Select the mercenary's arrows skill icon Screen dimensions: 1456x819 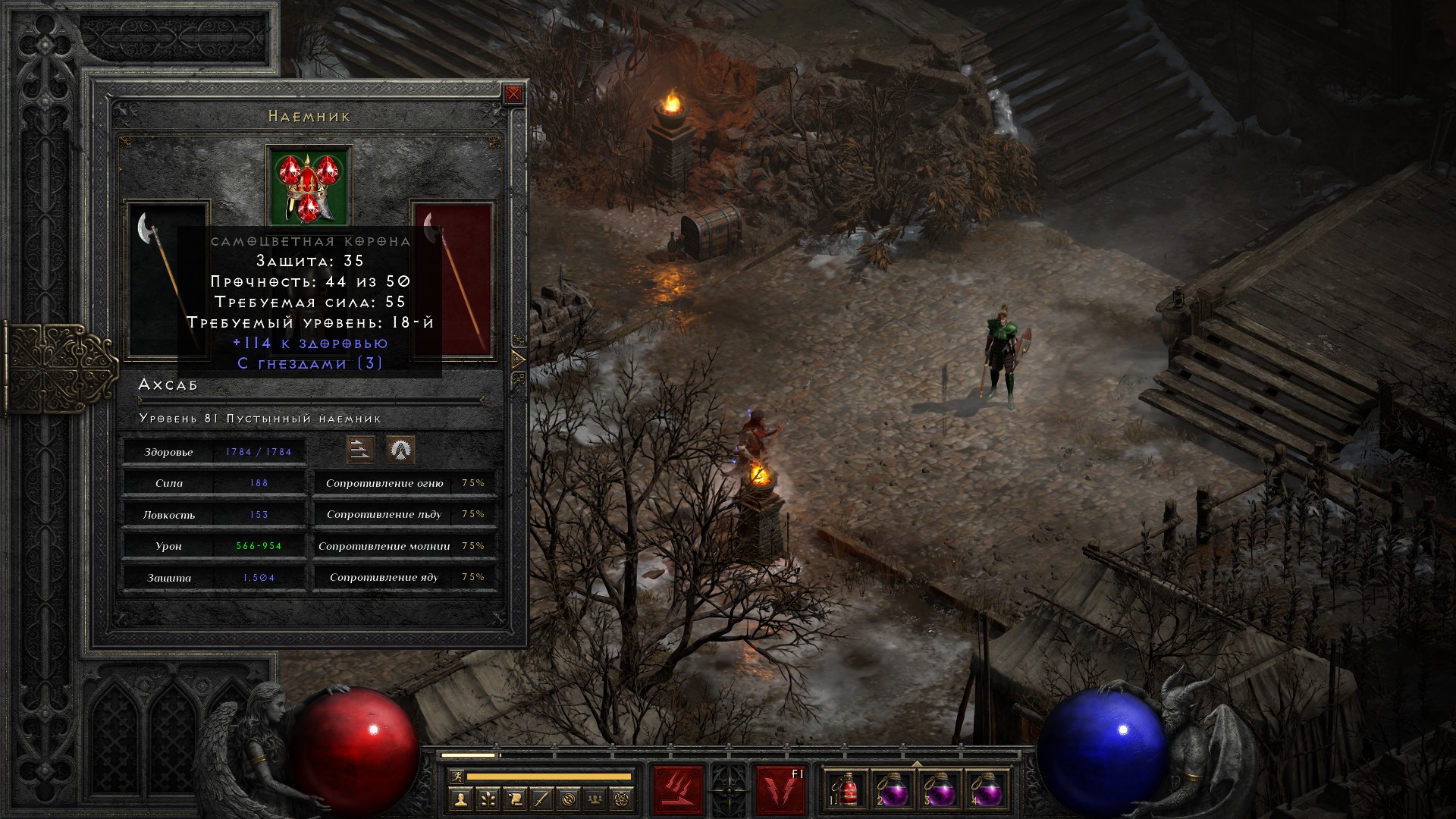(360, 450)
